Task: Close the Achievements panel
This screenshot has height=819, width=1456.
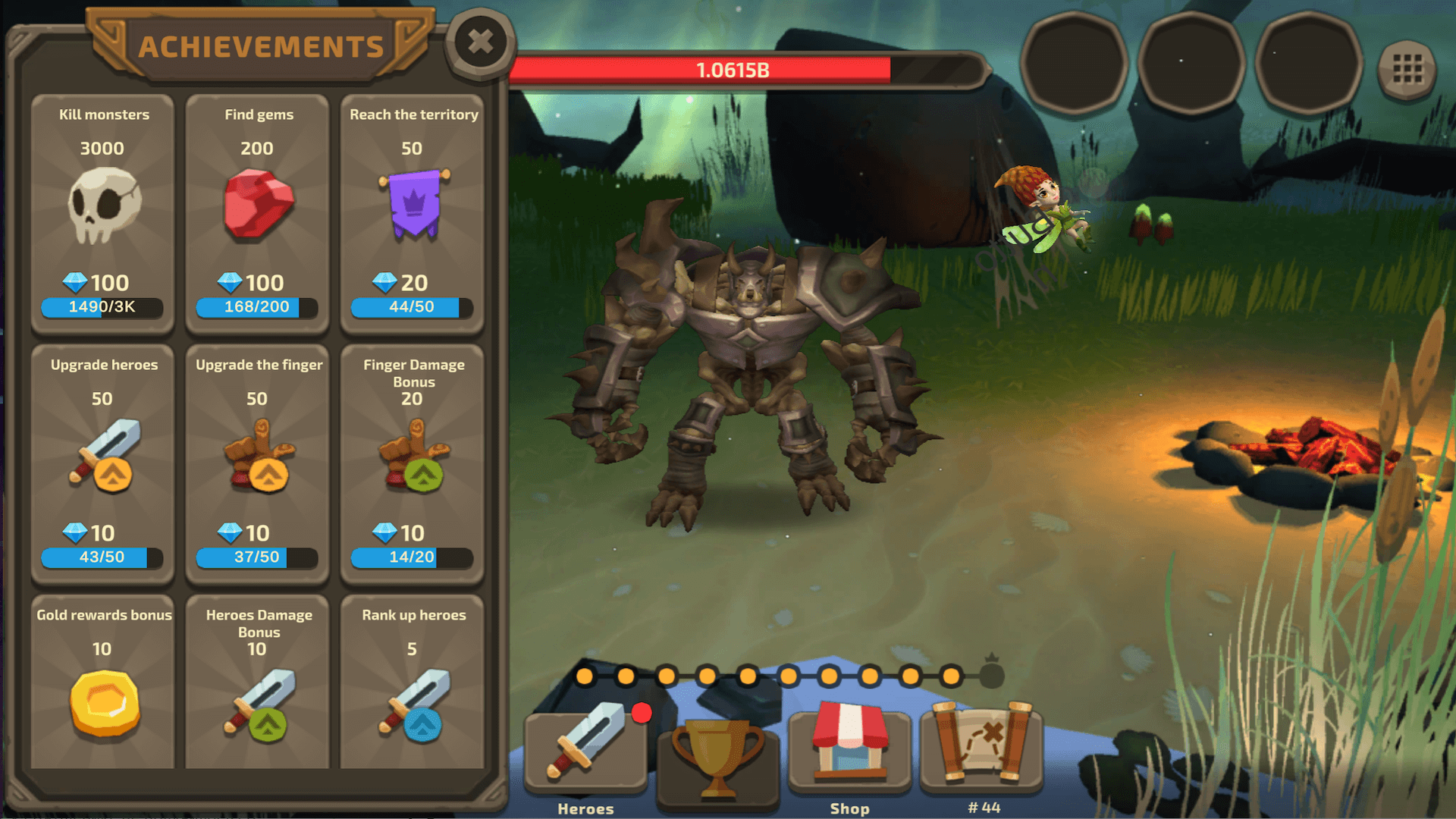Action: point(480,43)
